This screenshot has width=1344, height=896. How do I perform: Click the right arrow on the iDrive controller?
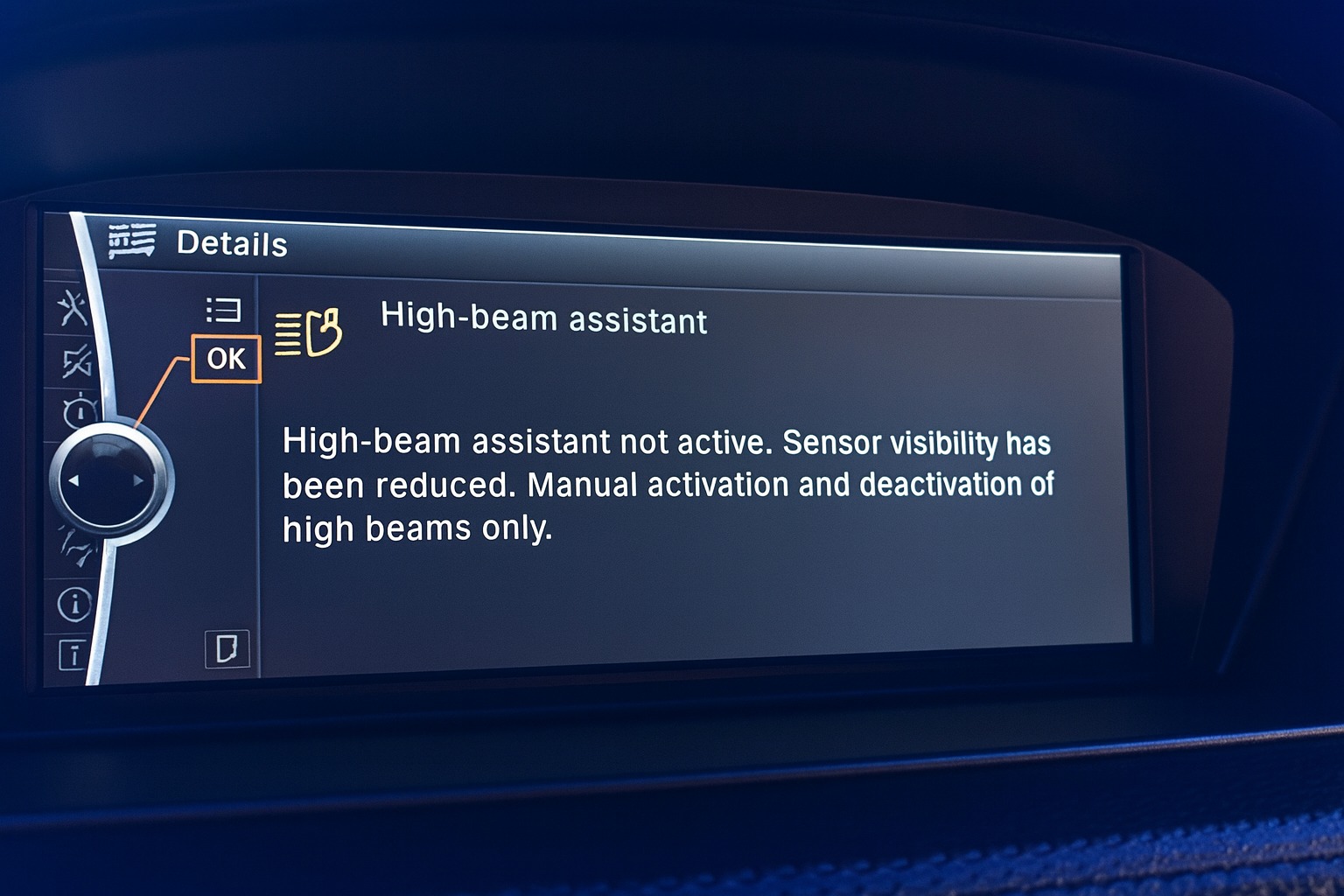coord(140,479)
